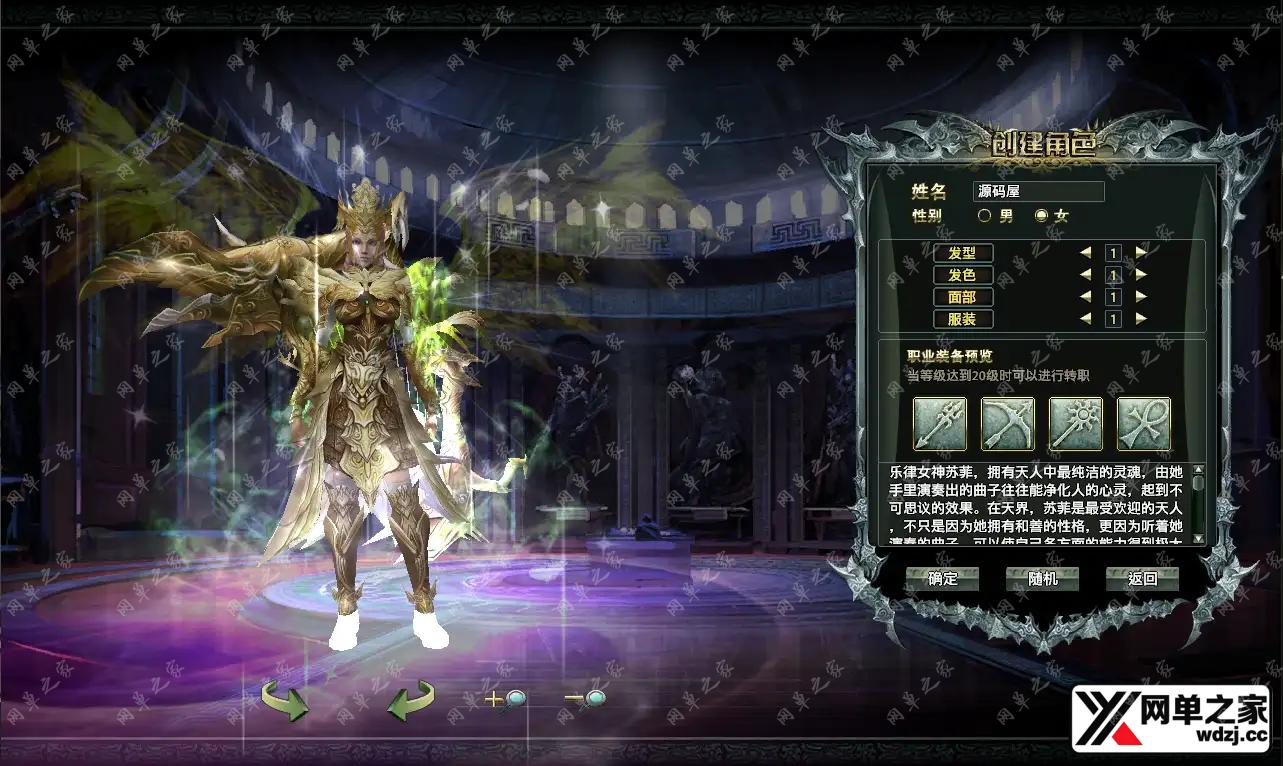Increase 发型 value with right arrow

(x=1141, y=252)
